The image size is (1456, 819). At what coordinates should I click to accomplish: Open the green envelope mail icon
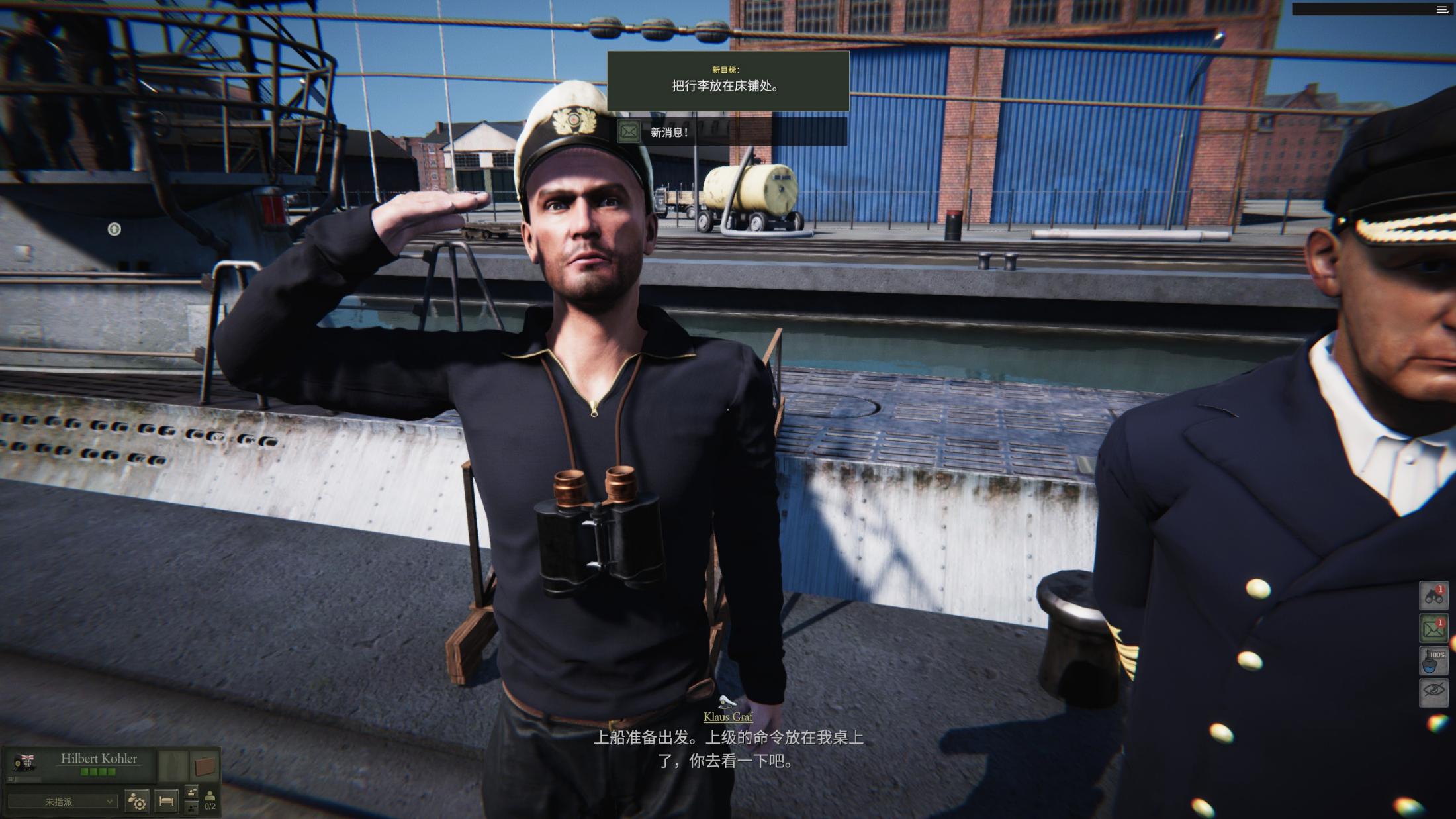pos(1433,629)
